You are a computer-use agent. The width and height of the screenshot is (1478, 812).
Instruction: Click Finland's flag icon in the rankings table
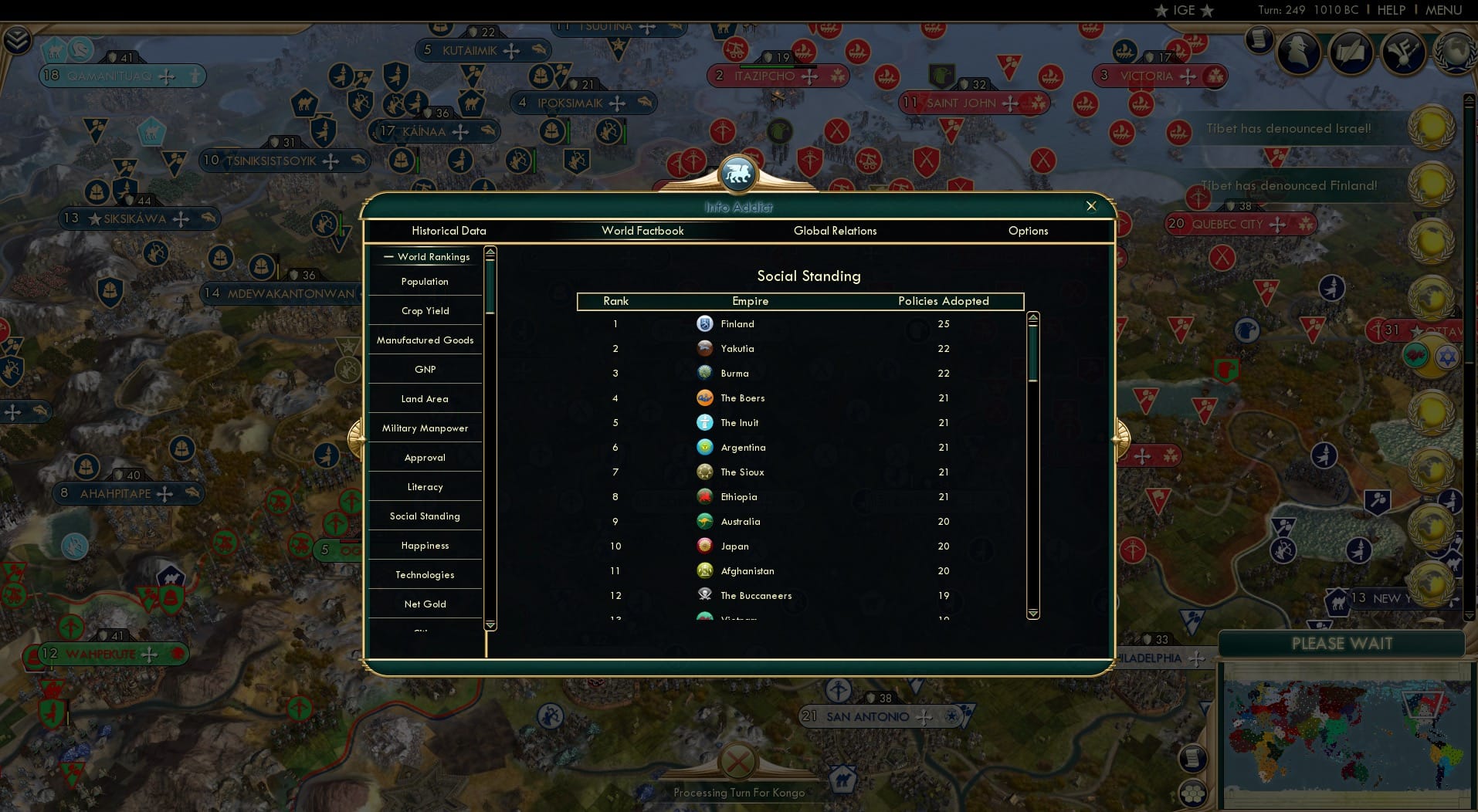(x=704, y=324)
